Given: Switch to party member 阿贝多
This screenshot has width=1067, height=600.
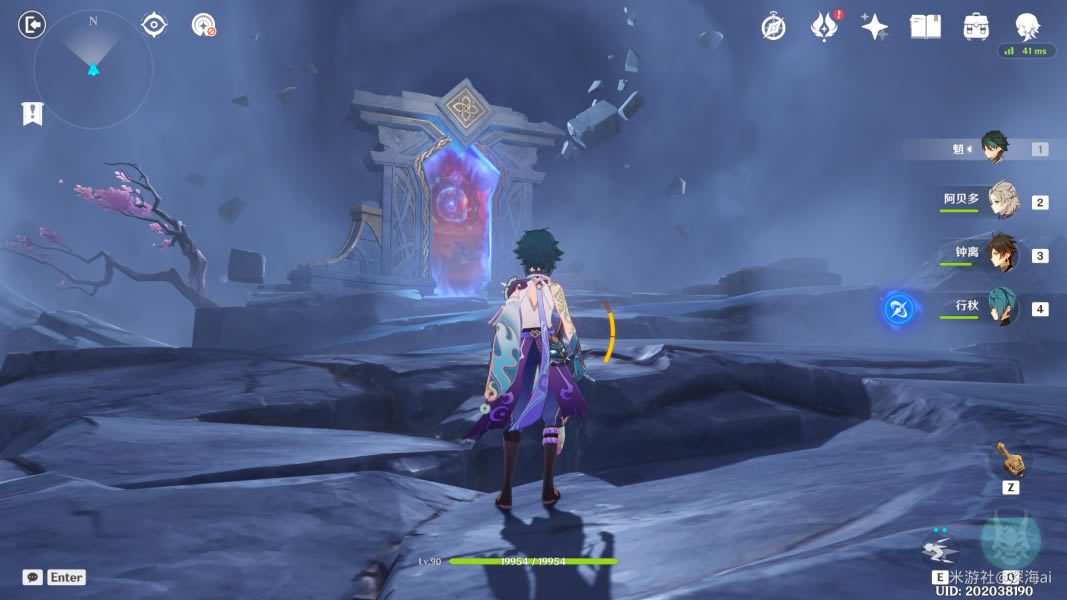Looking at the screenshot, I should pyautogui.click(x=1001, y=200).
